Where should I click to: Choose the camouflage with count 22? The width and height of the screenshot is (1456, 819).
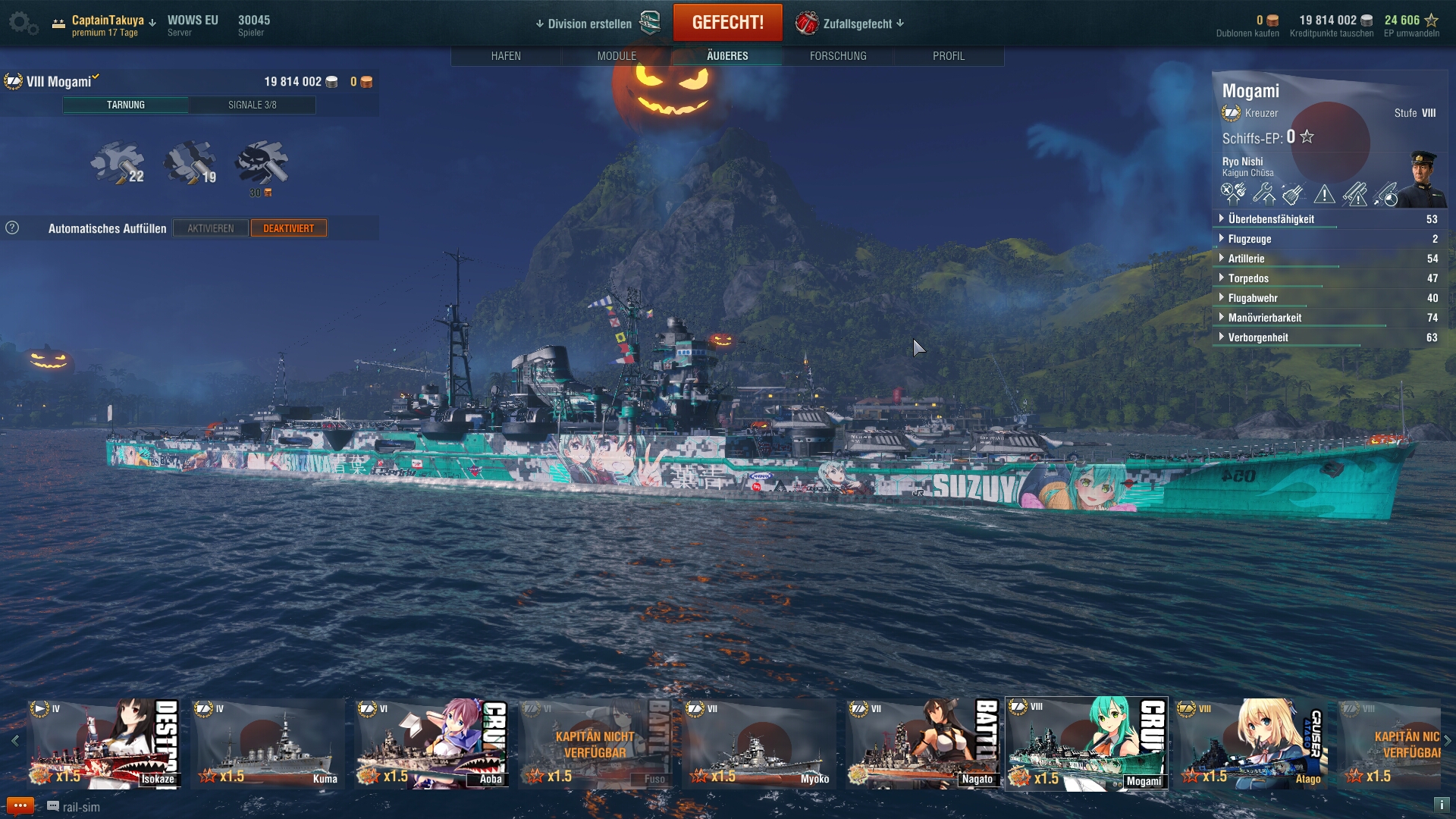[118, 162]
